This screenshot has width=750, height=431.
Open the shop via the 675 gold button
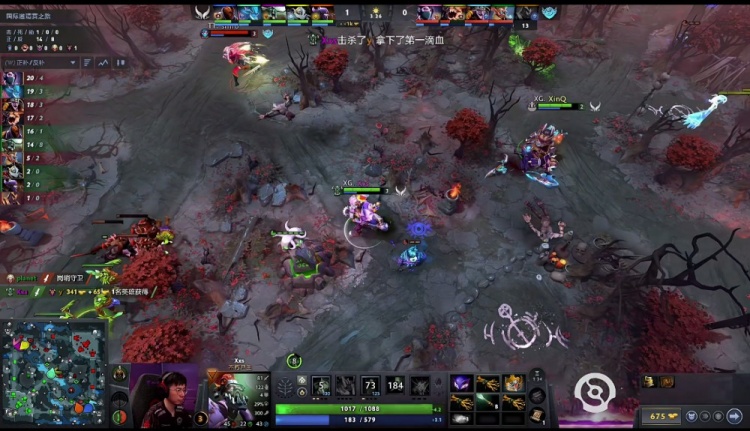661,415
